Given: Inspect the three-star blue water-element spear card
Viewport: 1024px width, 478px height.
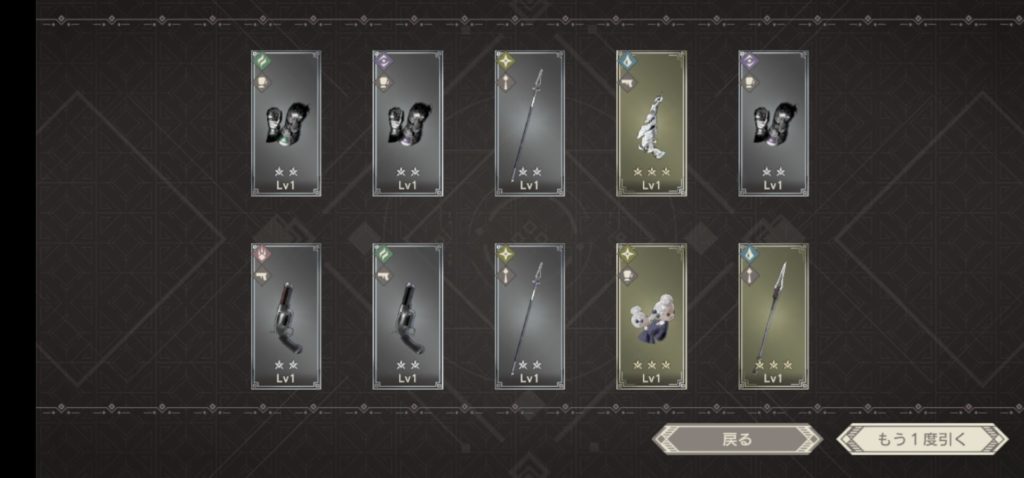Looking at the screenshot, I should 773,316.
